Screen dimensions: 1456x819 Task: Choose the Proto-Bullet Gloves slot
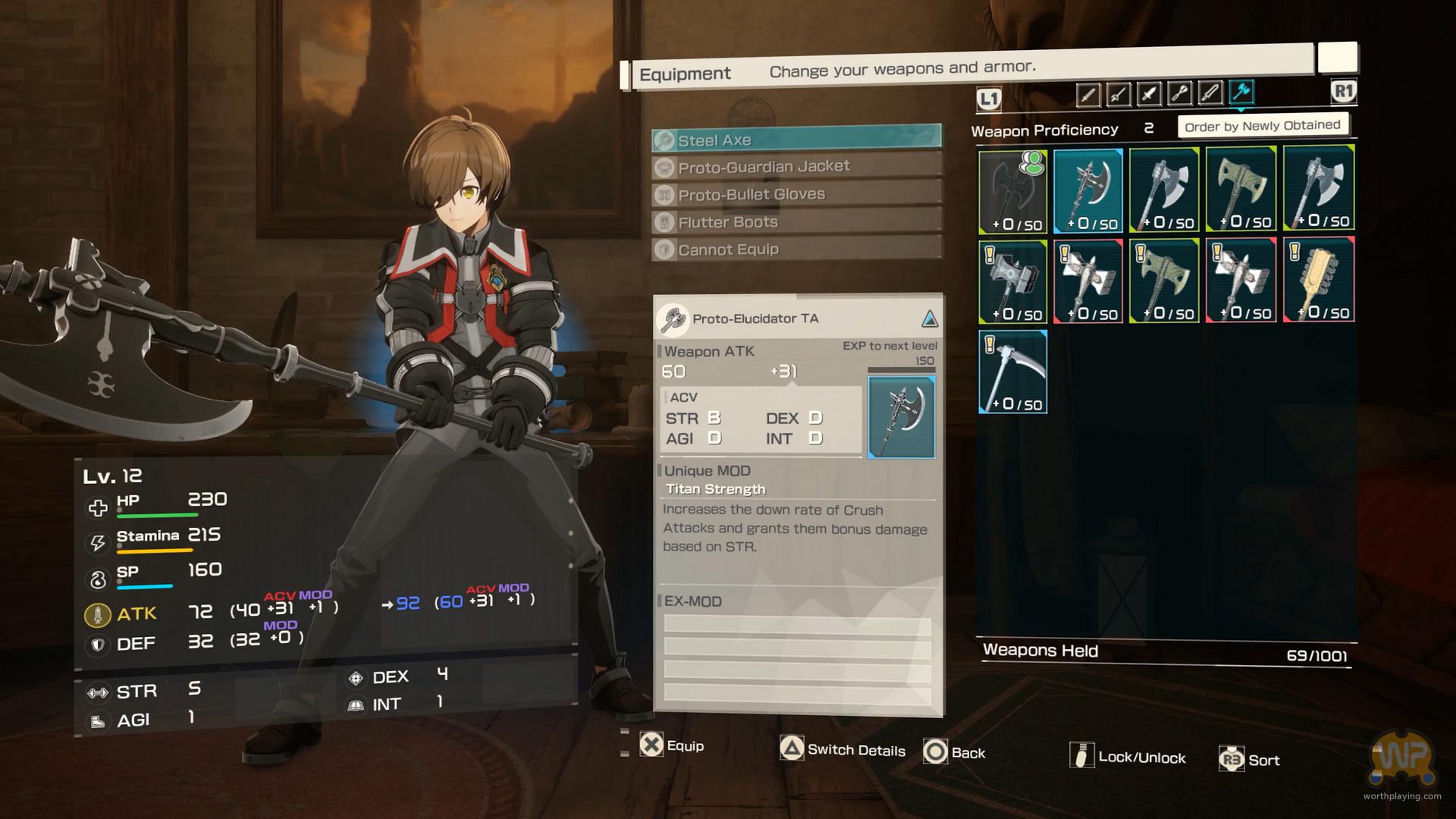pos(796,194)
